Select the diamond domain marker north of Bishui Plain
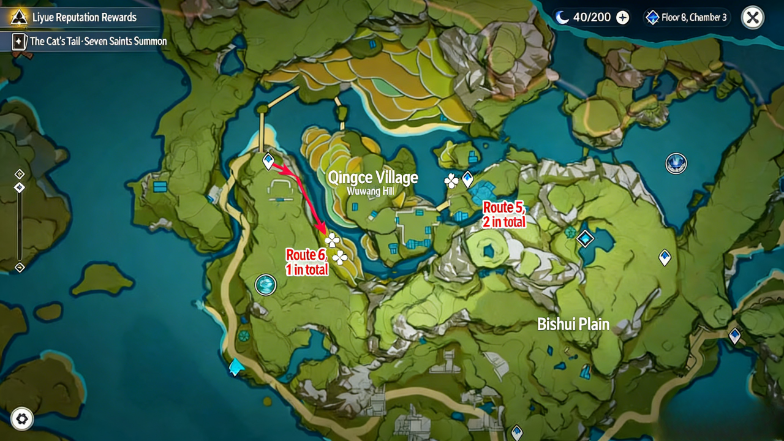The image size is (784, 441). click(585, 238)
